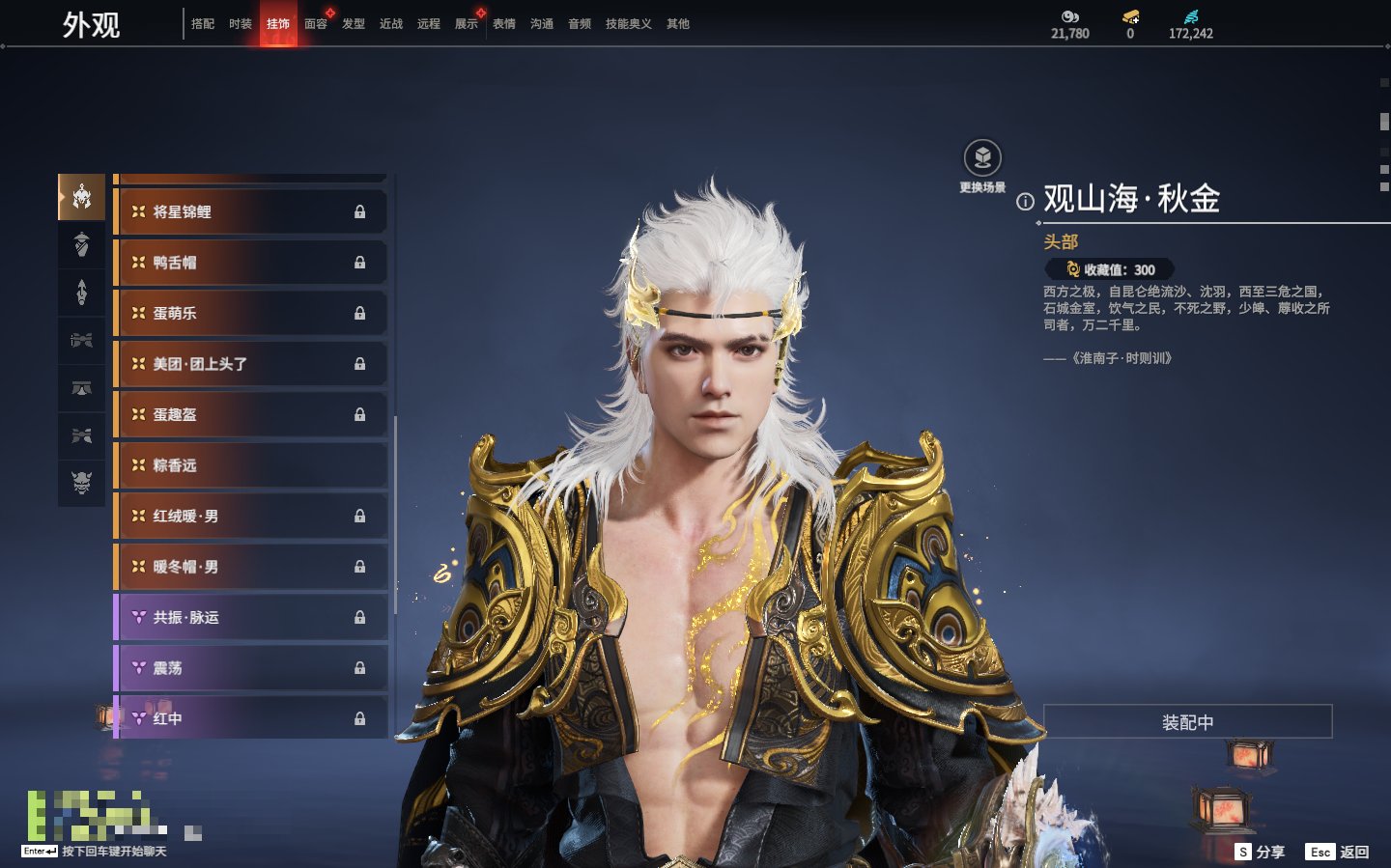1391x868 pixels.
Task: Select the purple 共振·脉运 item
Action: coord(251,617)
